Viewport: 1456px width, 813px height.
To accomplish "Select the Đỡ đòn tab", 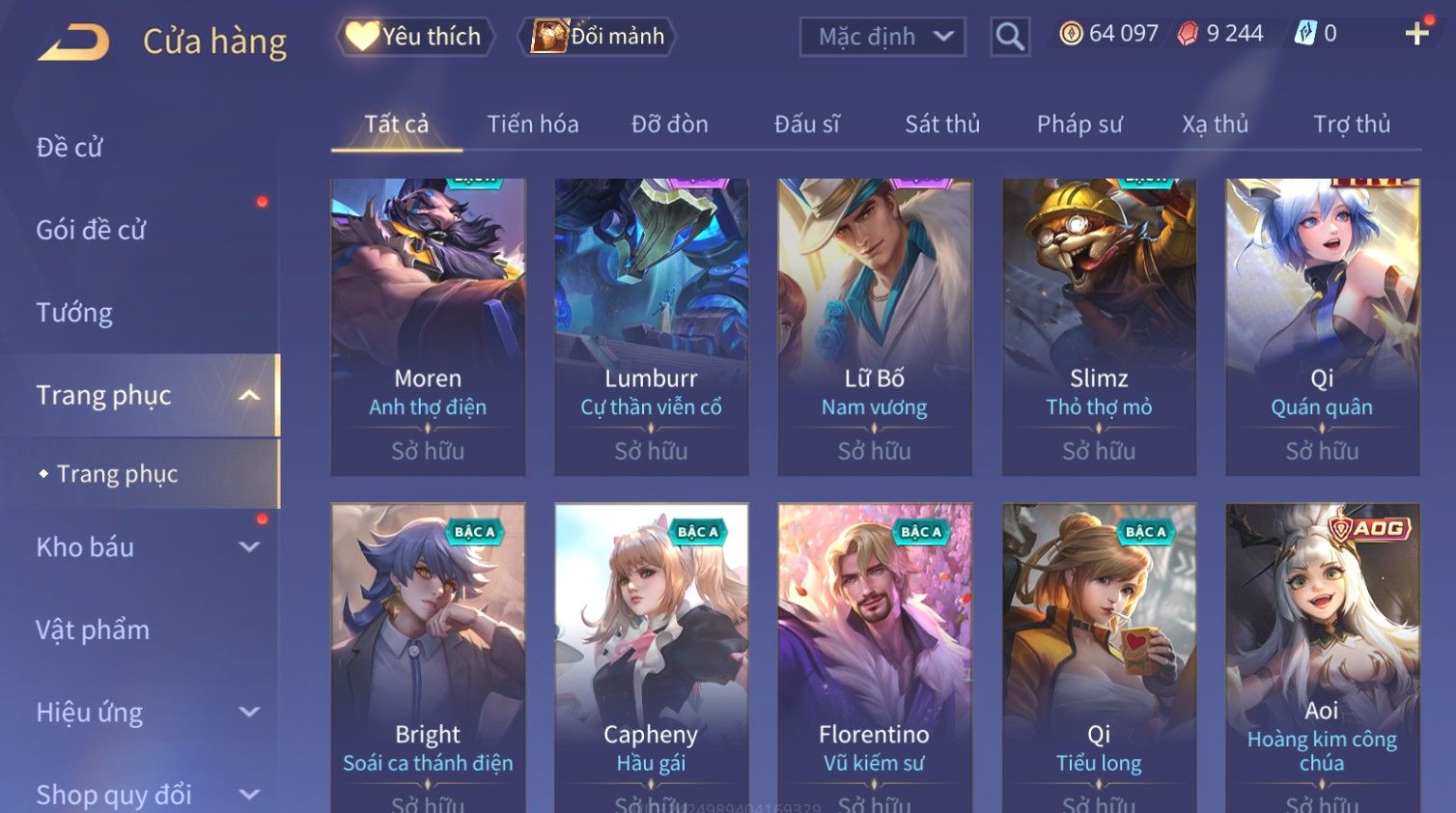I will click(669, 125).
